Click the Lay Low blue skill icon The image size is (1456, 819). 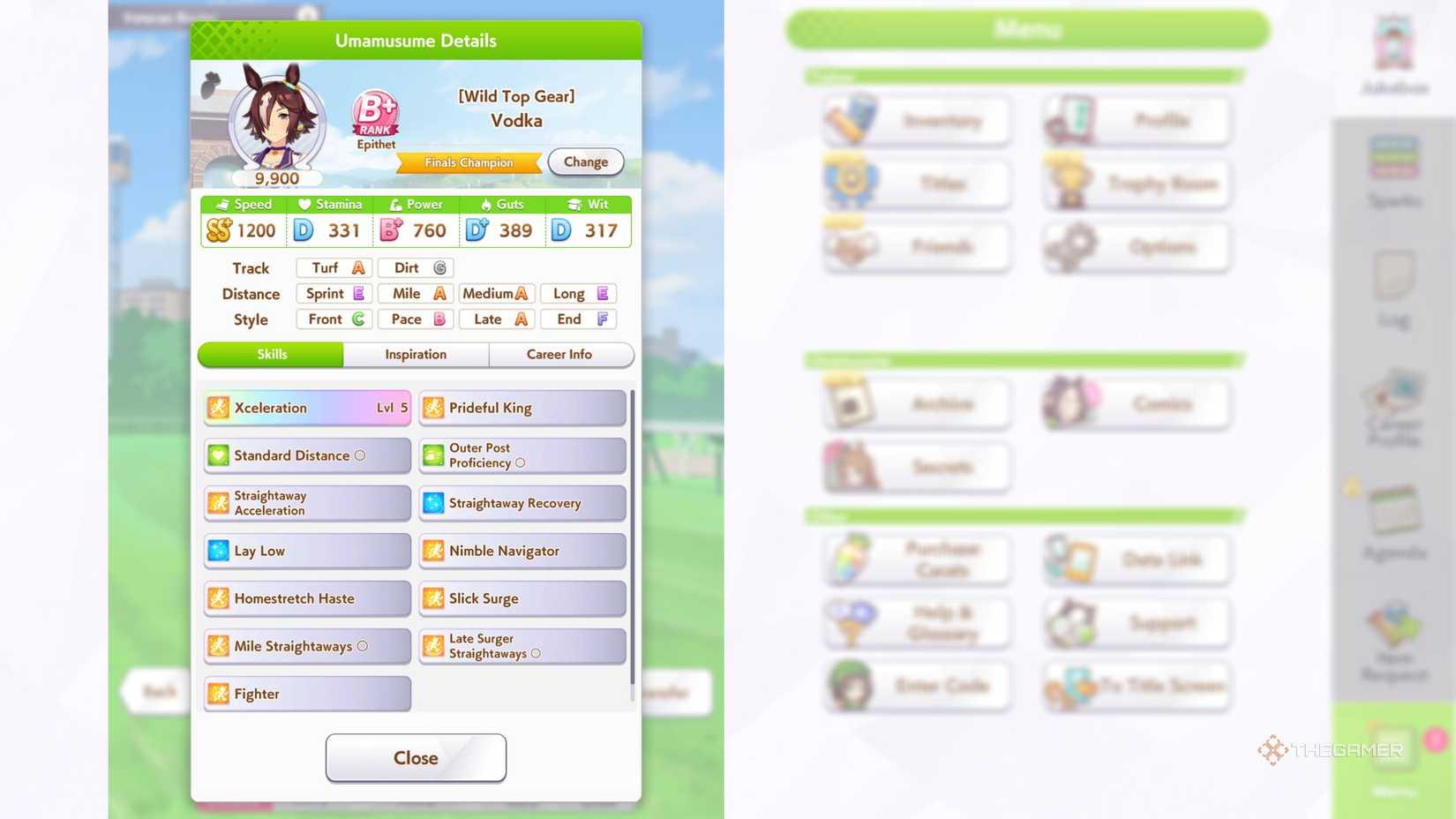(x=218, y=550)
